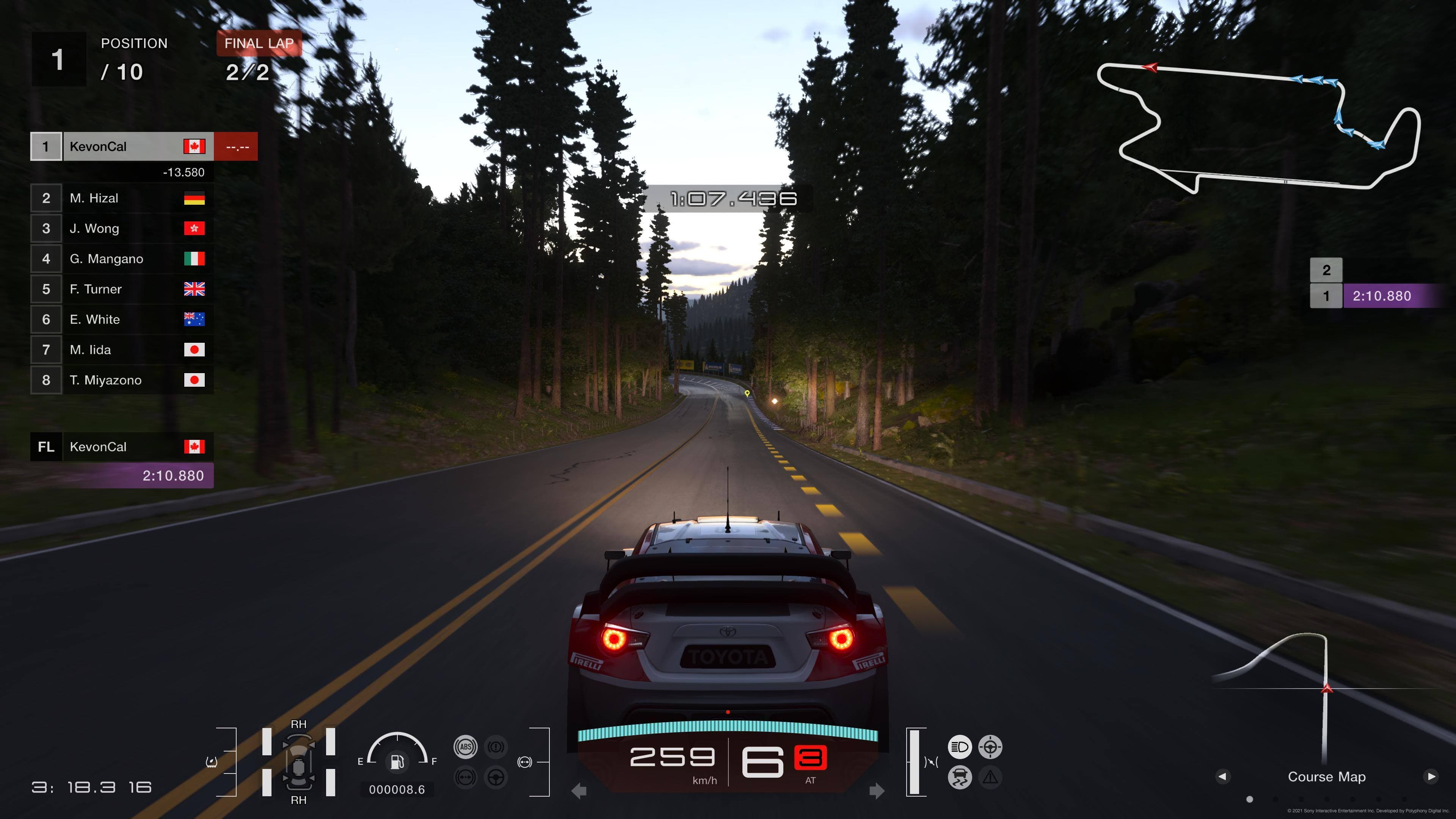This screenshot has height=819, width=1456.
Task: Choose T. Miyazono in the standings
Action: point(121,380)
